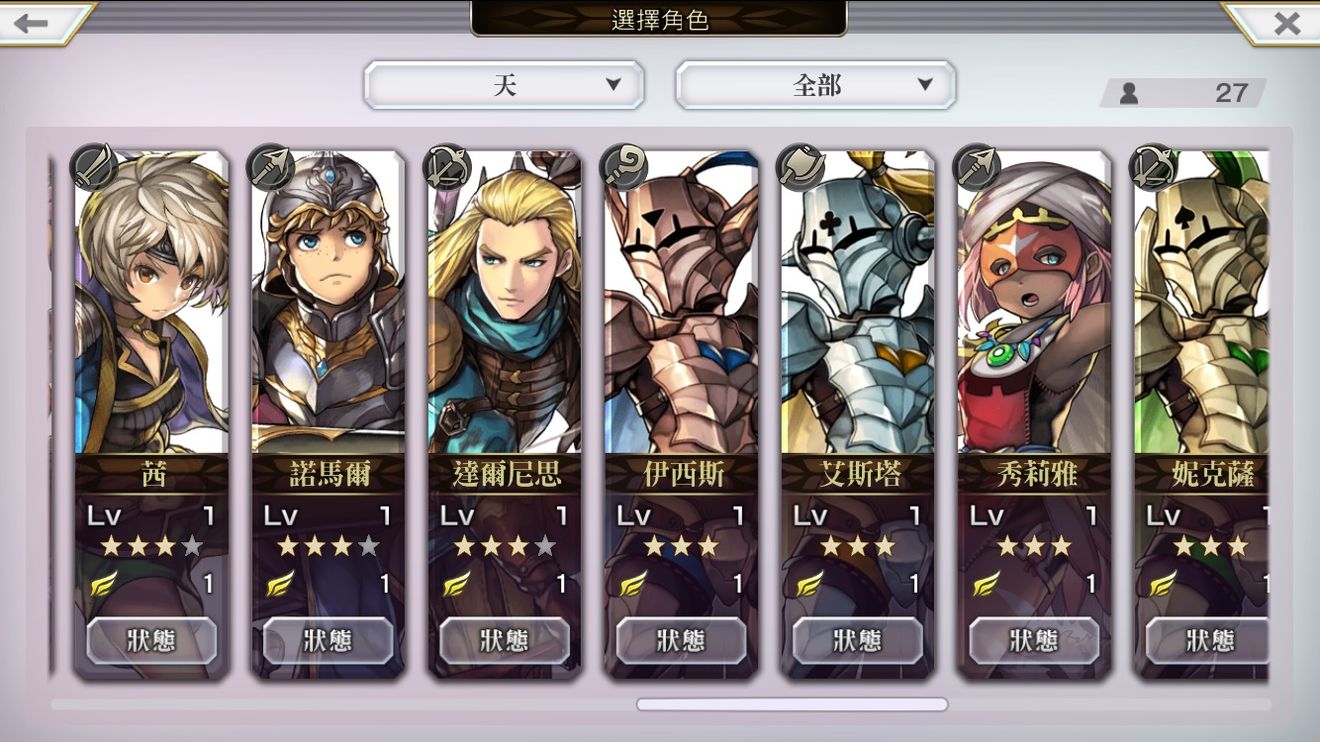The image size is (1320, 742).
Task: Open the 天 filter dropdown
Action: (x=504, y=86)
